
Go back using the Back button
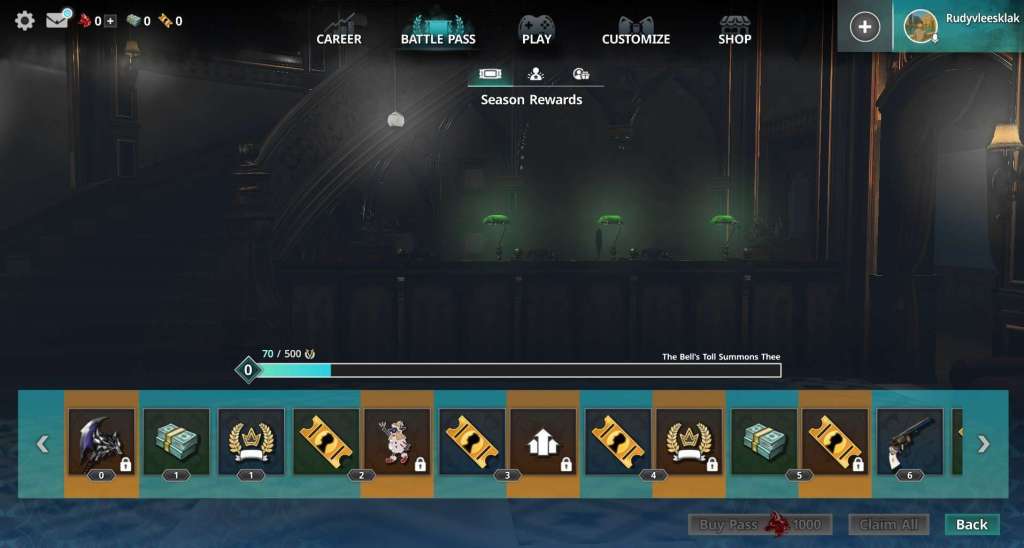pyautogui.click(x=971, y=524)
